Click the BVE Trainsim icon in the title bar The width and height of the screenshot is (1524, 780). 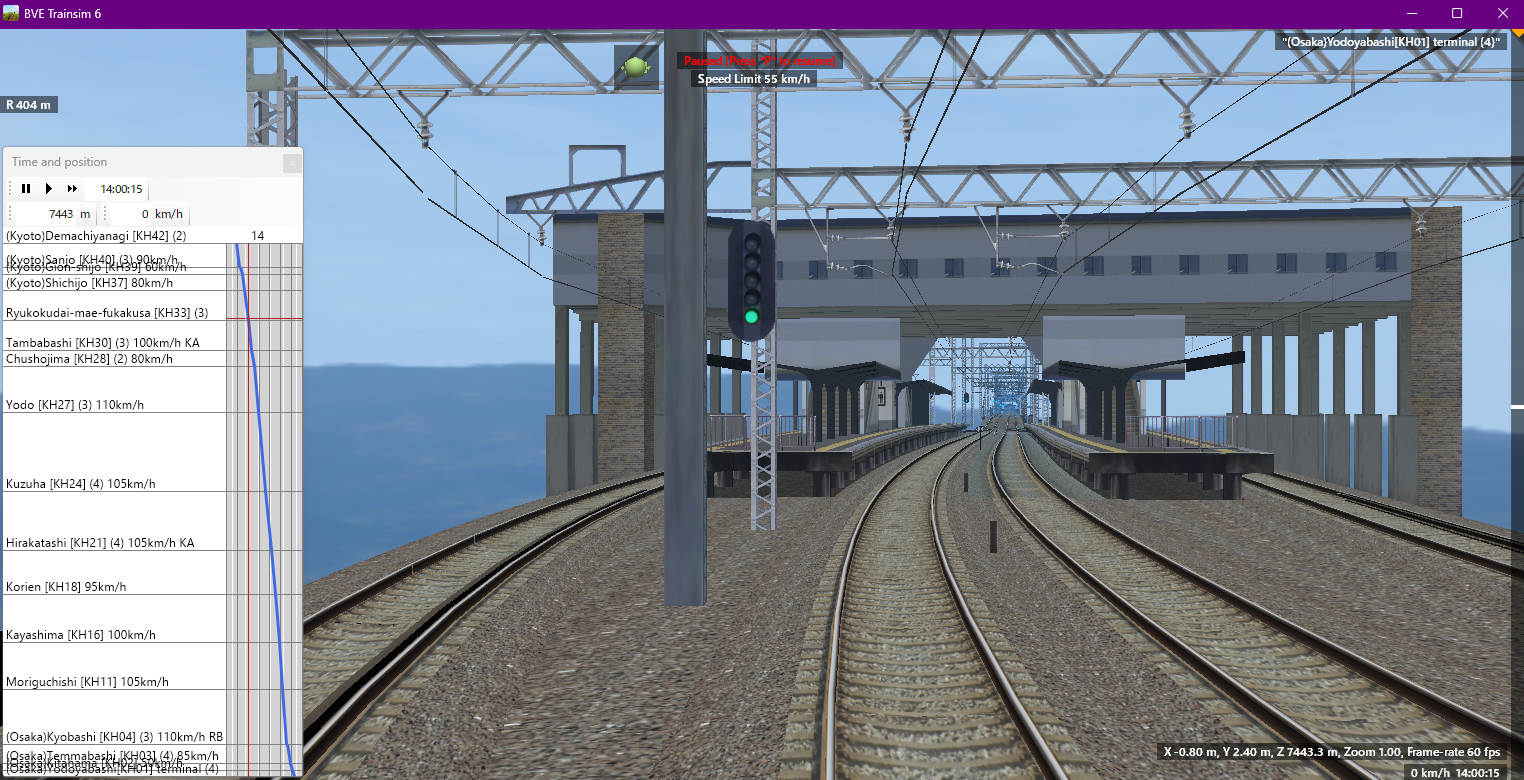coord(10,13)
